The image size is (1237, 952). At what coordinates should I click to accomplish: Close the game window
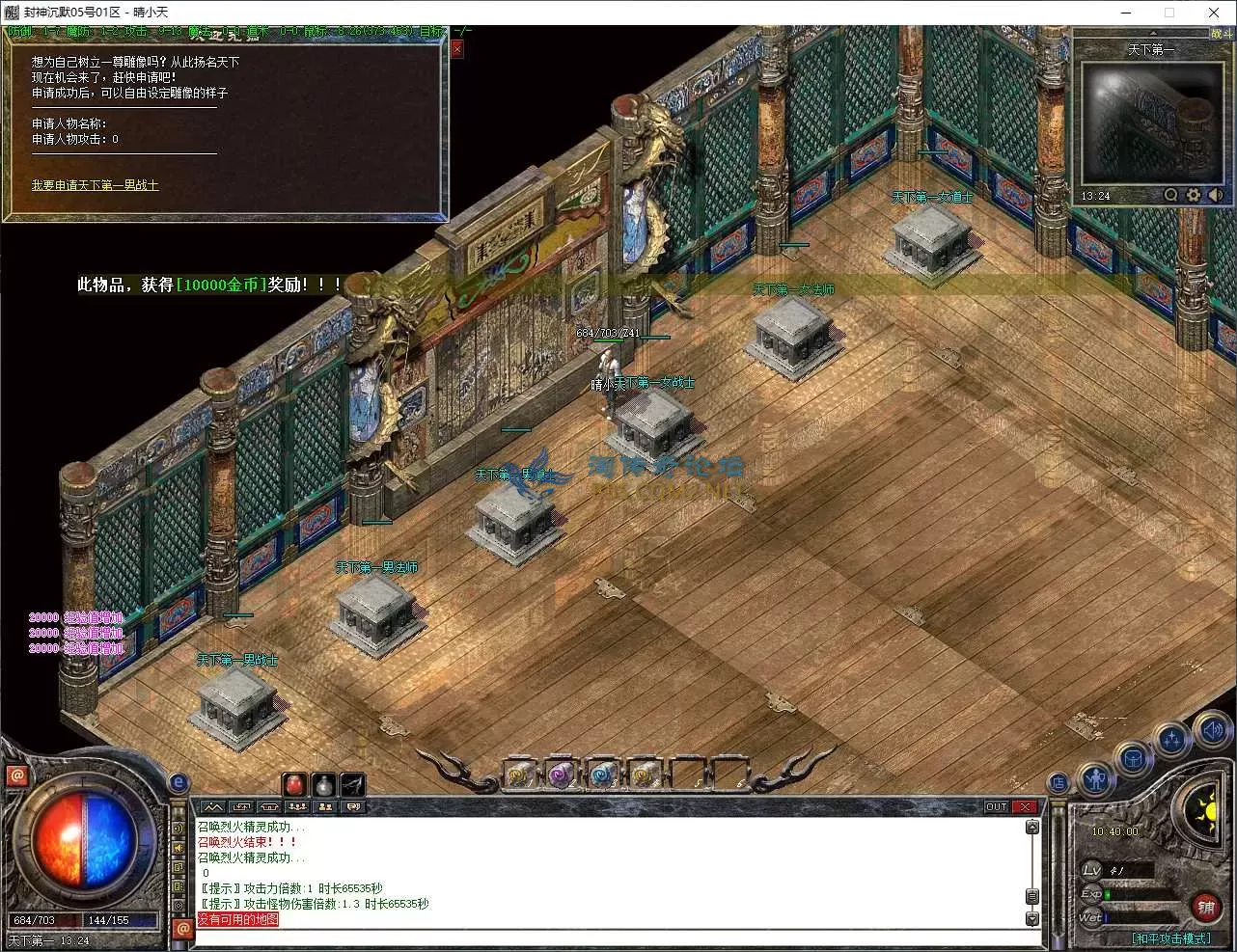(x=1214, y=13)
